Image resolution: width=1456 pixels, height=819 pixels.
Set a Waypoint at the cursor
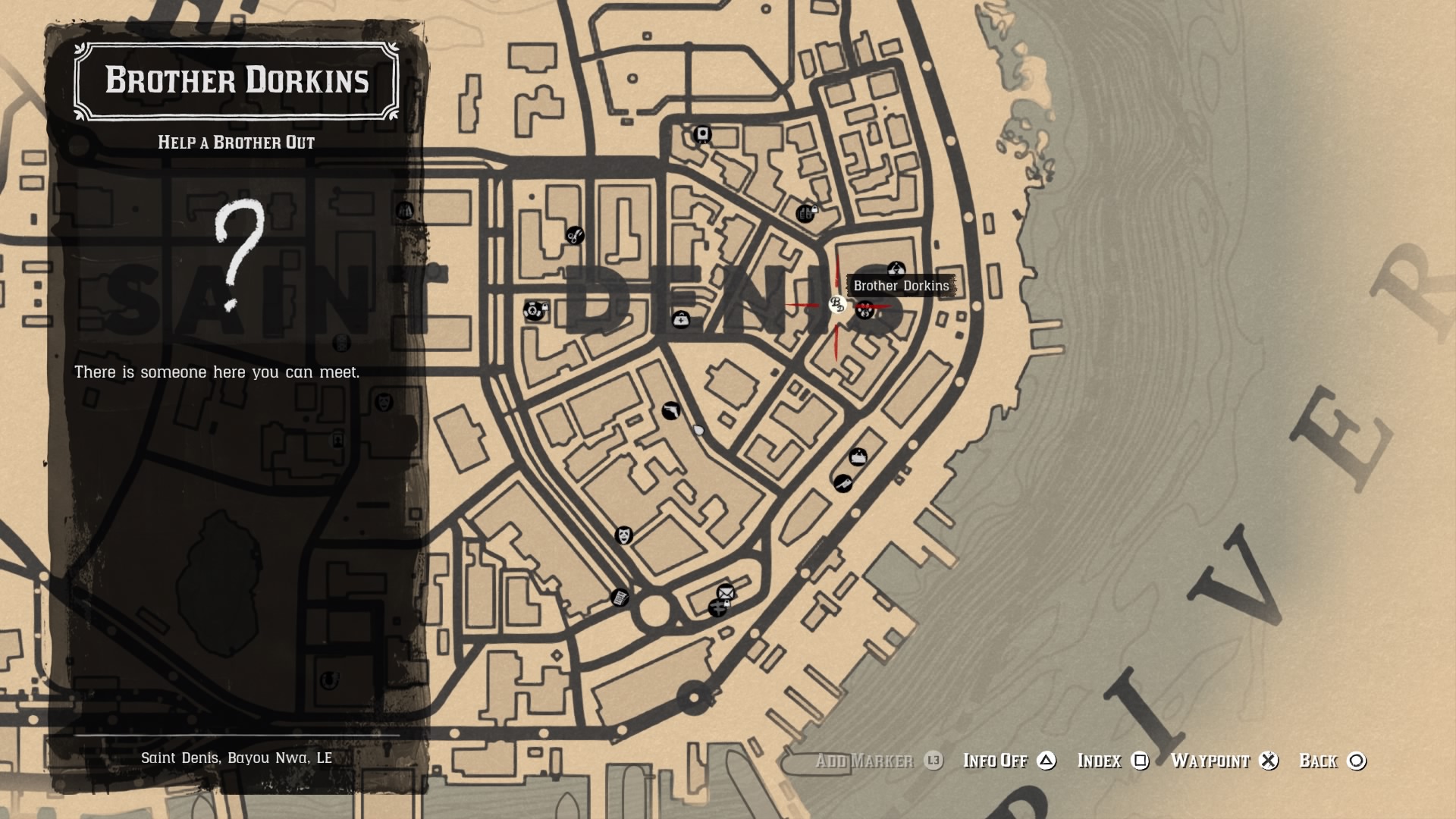(x=1224, y=761)
